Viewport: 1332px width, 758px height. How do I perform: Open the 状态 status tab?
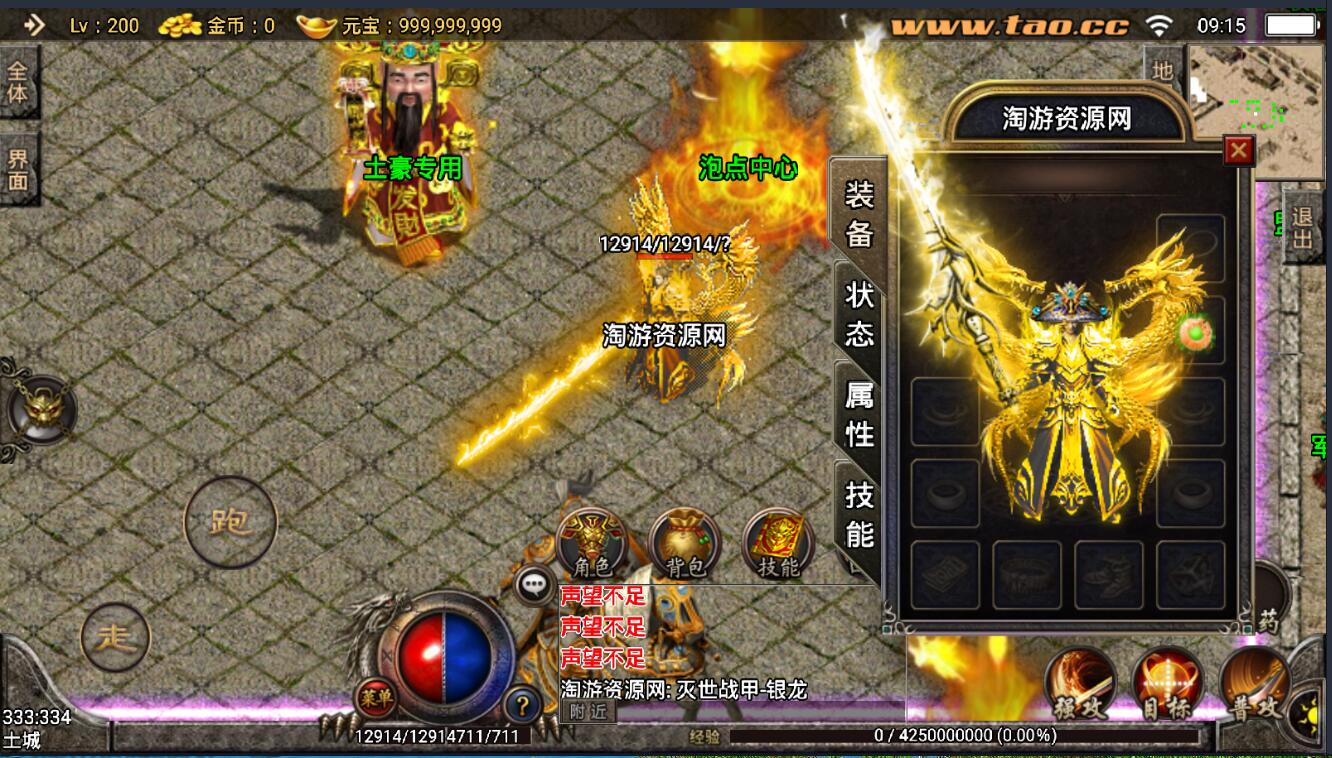coord(859,314)
